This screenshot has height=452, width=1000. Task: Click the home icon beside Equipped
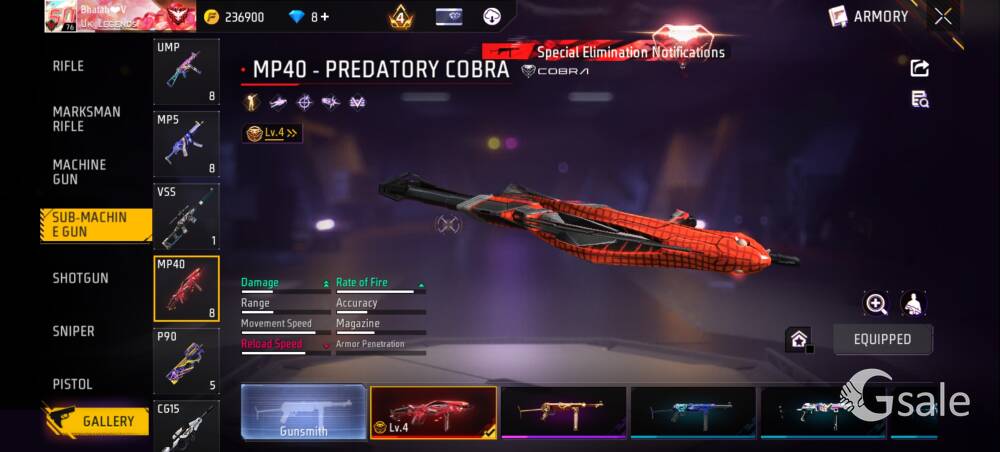[798, 339]
